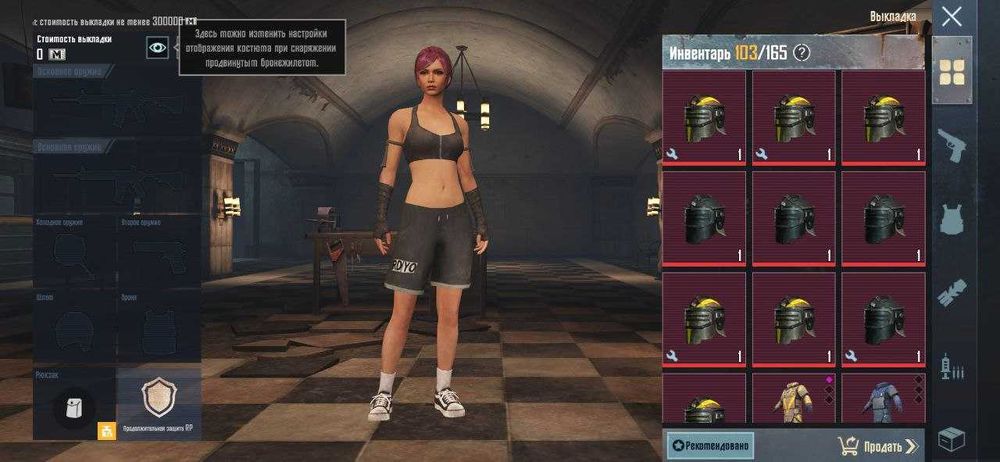Choose the Броня armor equipment slot

tap(158, 328)
